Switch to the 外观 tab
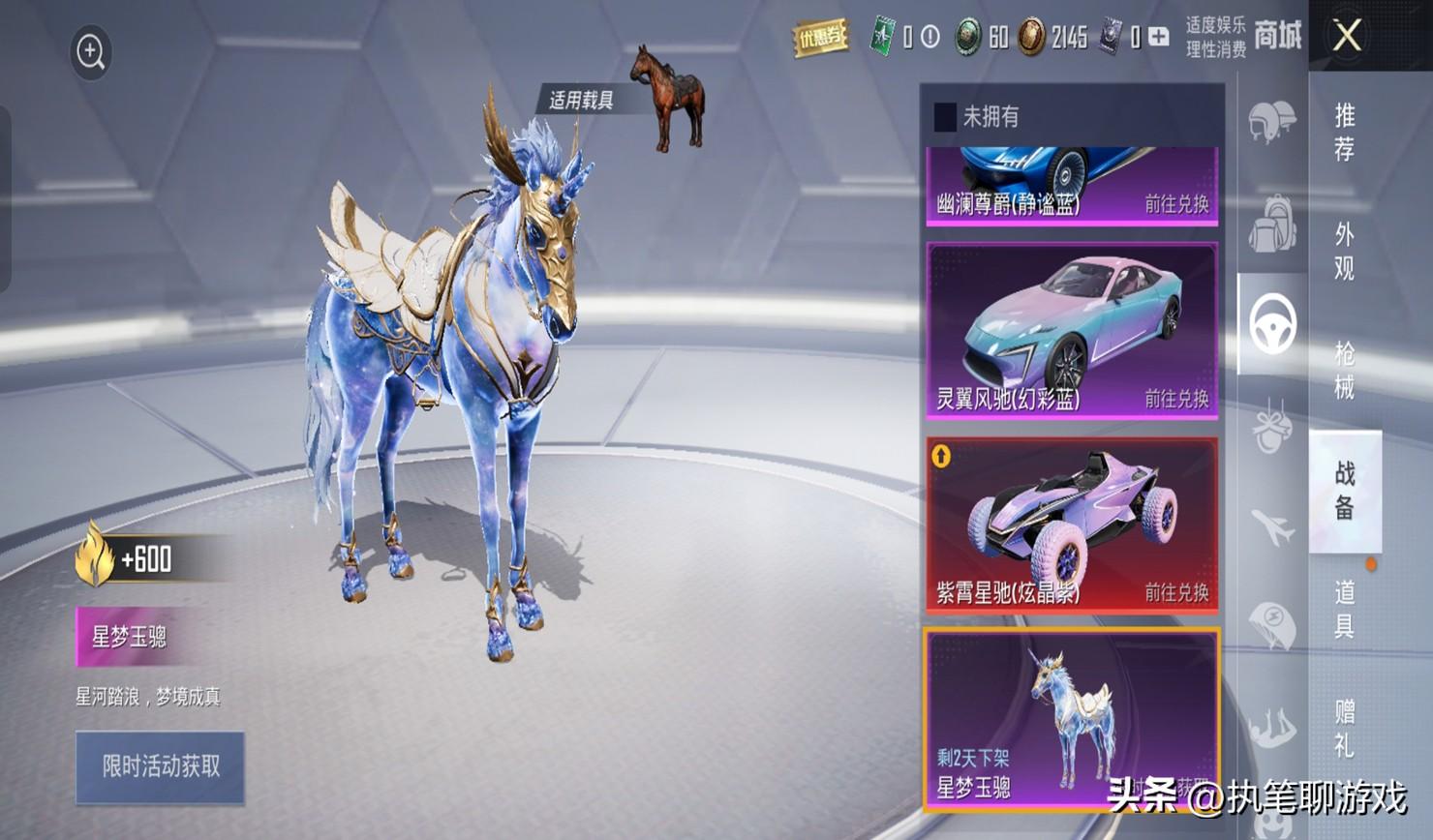This screenshot has height=840, width=1433. pos(1344,252)
